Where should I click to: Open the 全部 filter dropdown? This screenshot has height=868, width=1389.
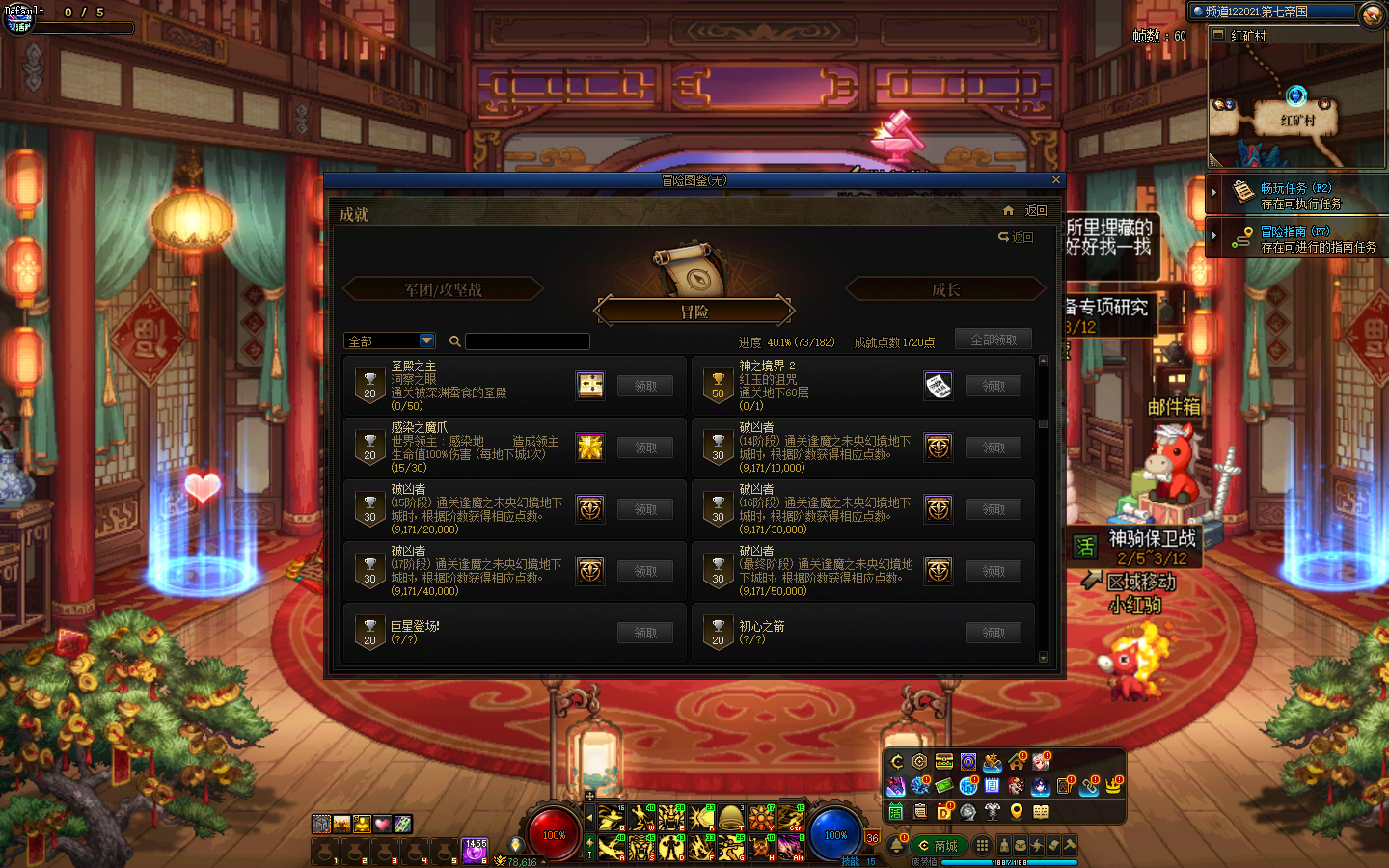[x=427, y=340]
